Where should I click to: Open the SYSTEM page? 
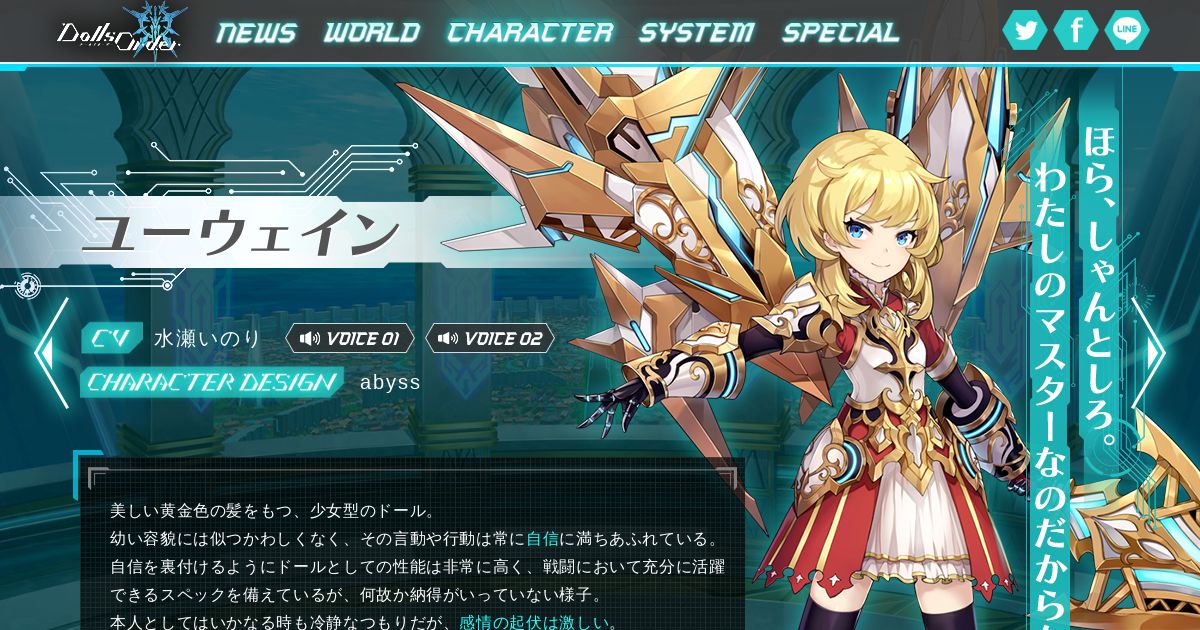click(697, 33)
